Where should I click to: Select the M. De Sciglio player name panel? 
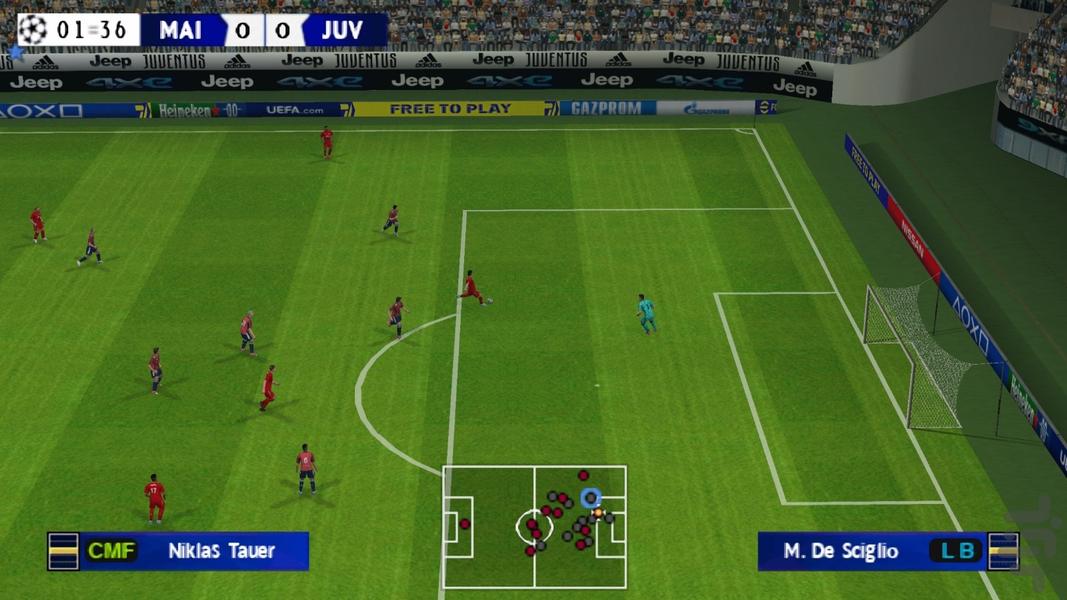tap(886, 551)
